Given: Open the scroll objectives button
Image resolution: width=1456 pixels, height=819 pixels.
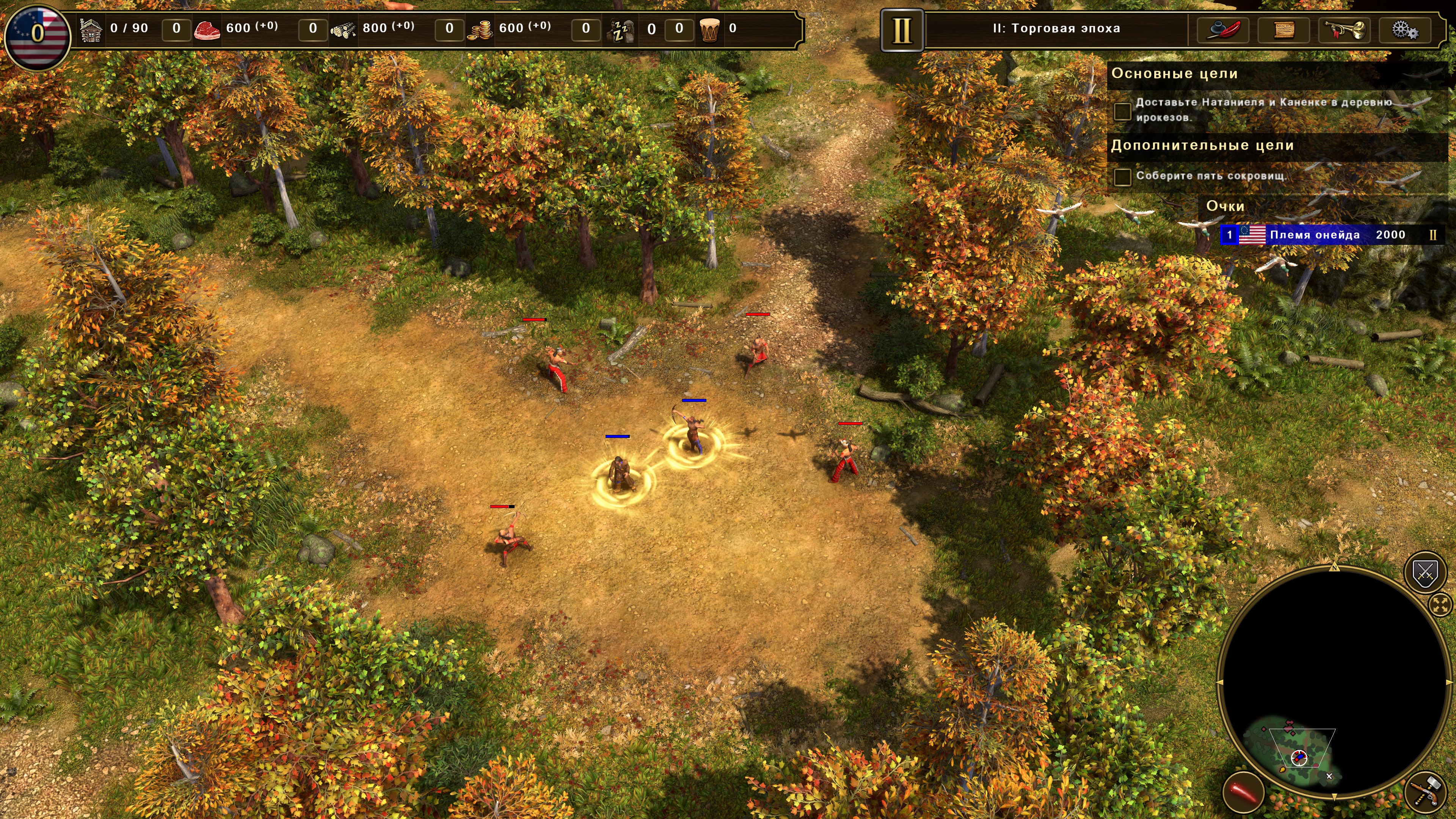Looking at the screenshot, I should (1283, 29).
